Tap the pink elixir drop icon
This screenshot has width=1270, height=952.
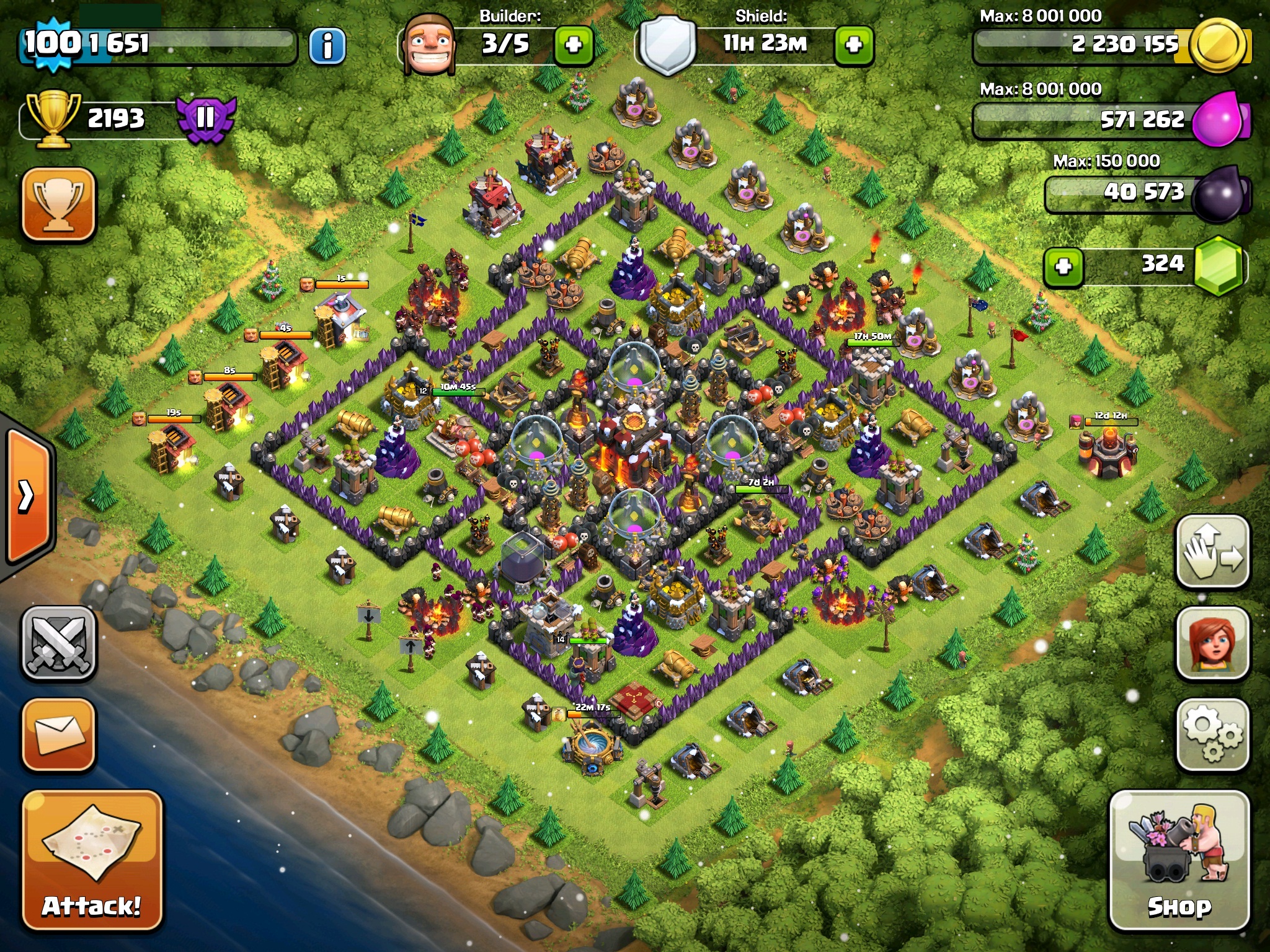coord(1219,118)
